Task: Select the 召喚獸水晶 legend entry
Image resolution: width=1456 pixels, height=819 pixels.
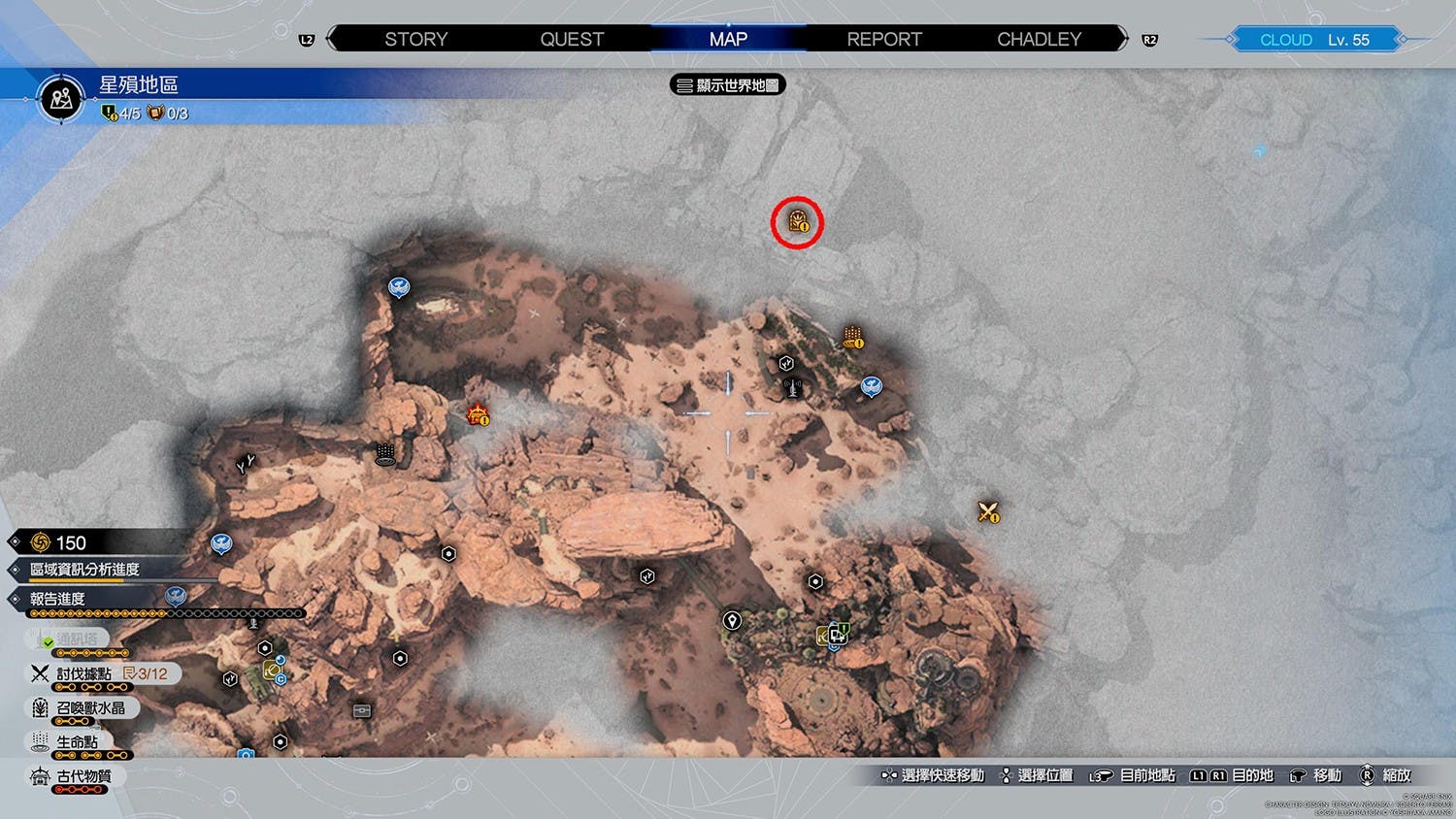Action: (x=90, y=708)
